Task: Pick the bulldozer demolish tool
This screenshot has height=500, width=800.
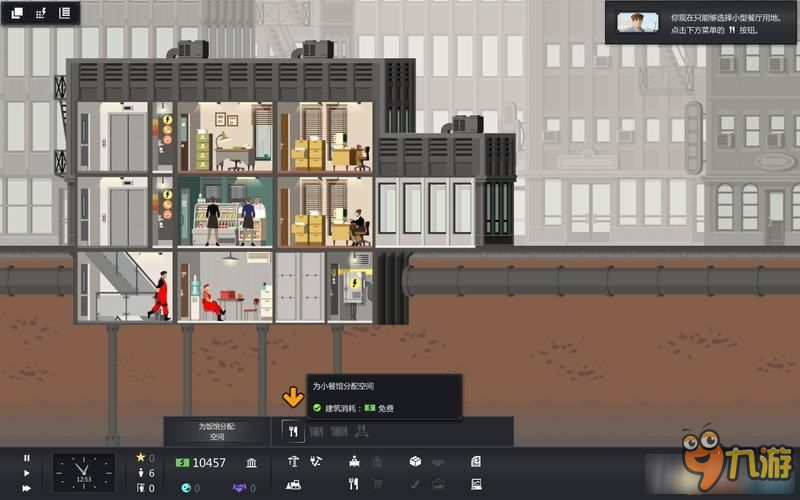Action: click(294, 485)
